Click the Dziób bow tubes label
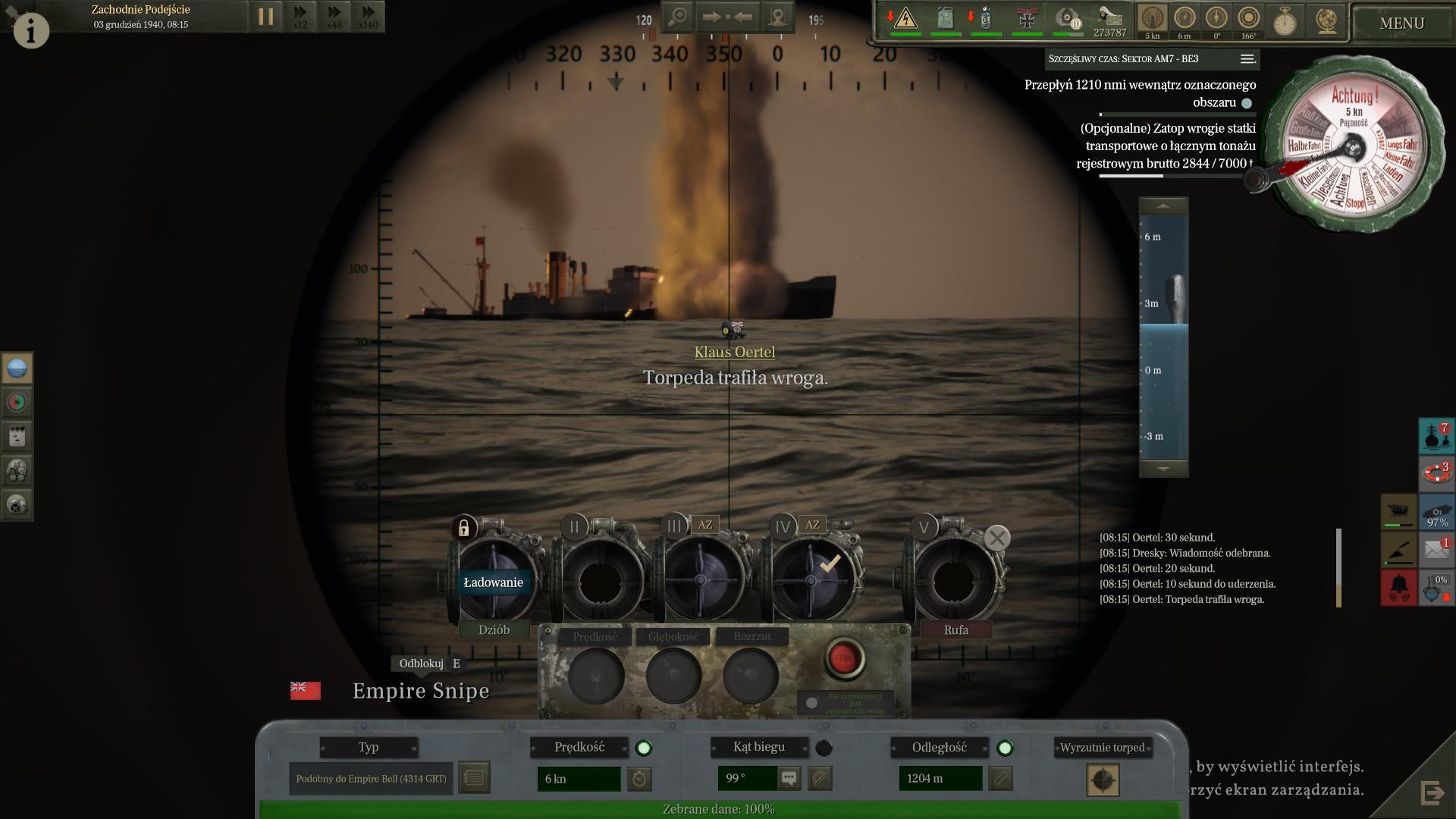The image size is (1456, 819). coord(494,629)
